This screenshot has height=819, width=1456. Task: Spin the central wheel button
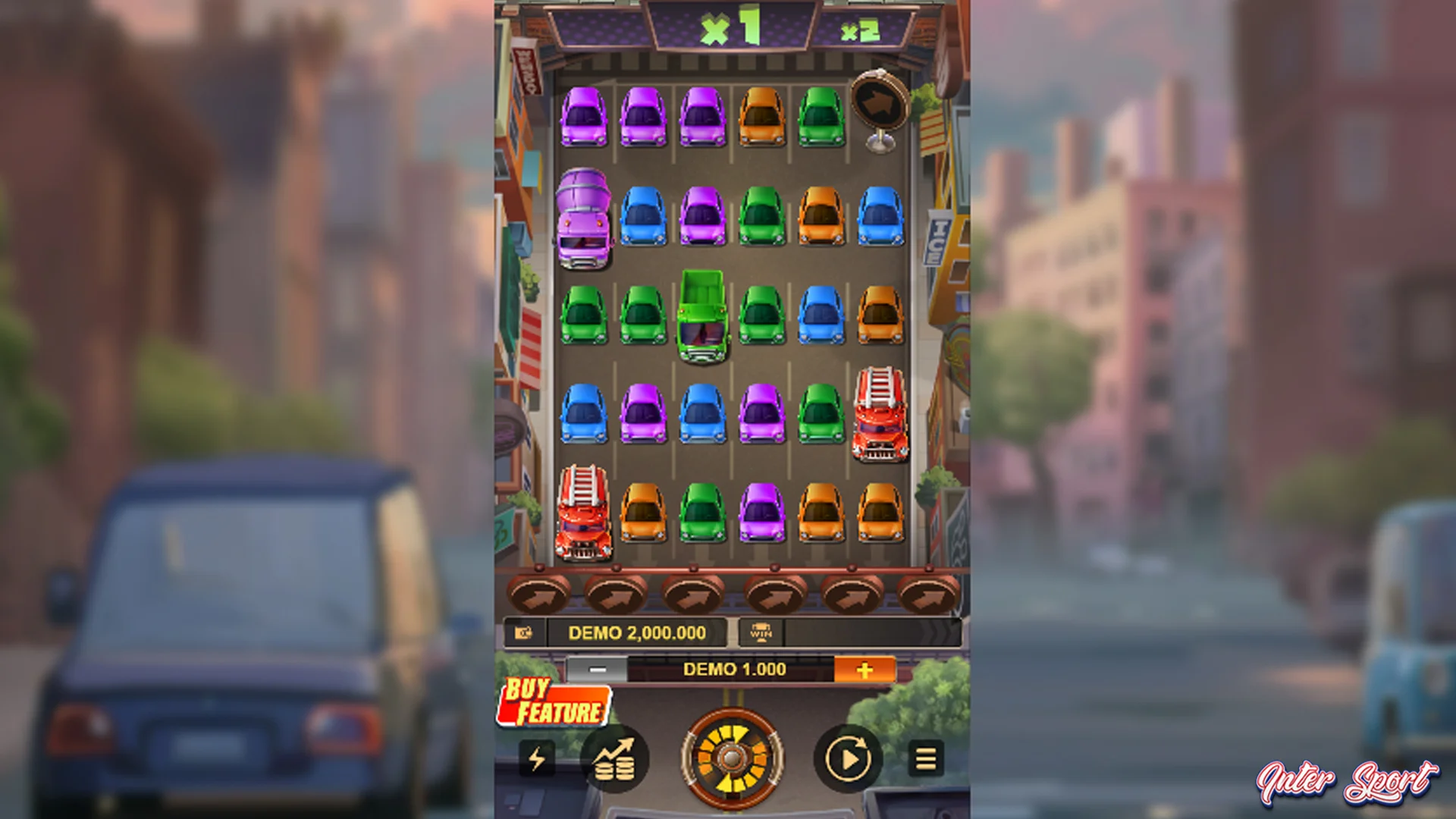(731, 758)
